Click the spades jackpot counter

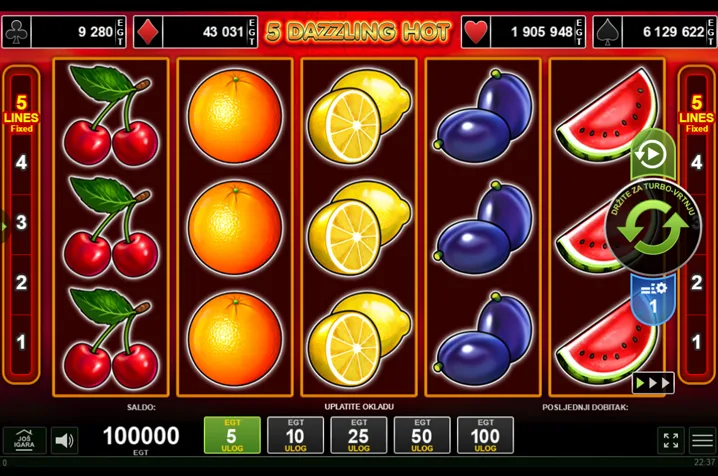(655, 32)
